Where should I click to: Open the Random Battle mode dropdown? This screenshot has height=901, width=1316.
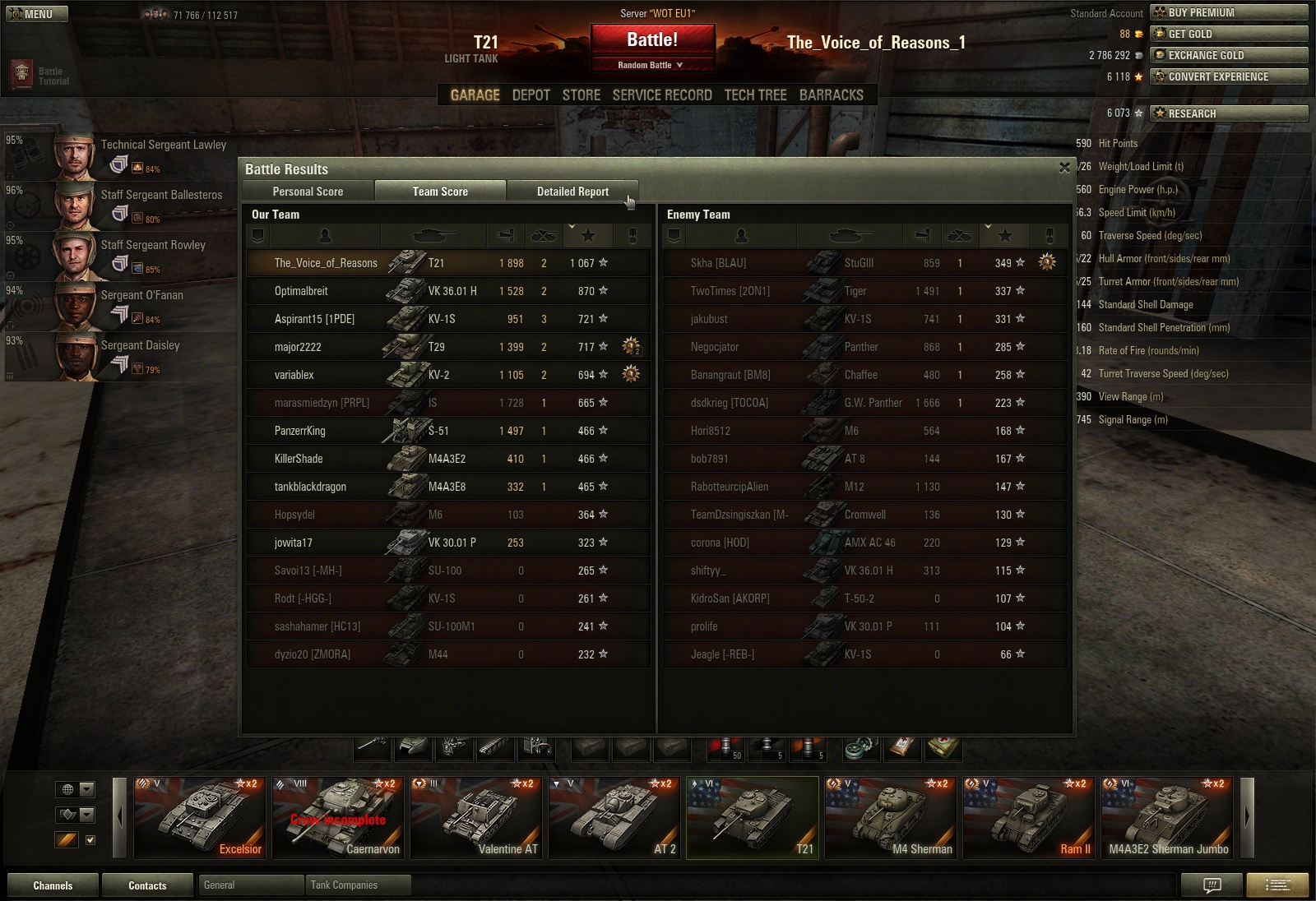651,65
